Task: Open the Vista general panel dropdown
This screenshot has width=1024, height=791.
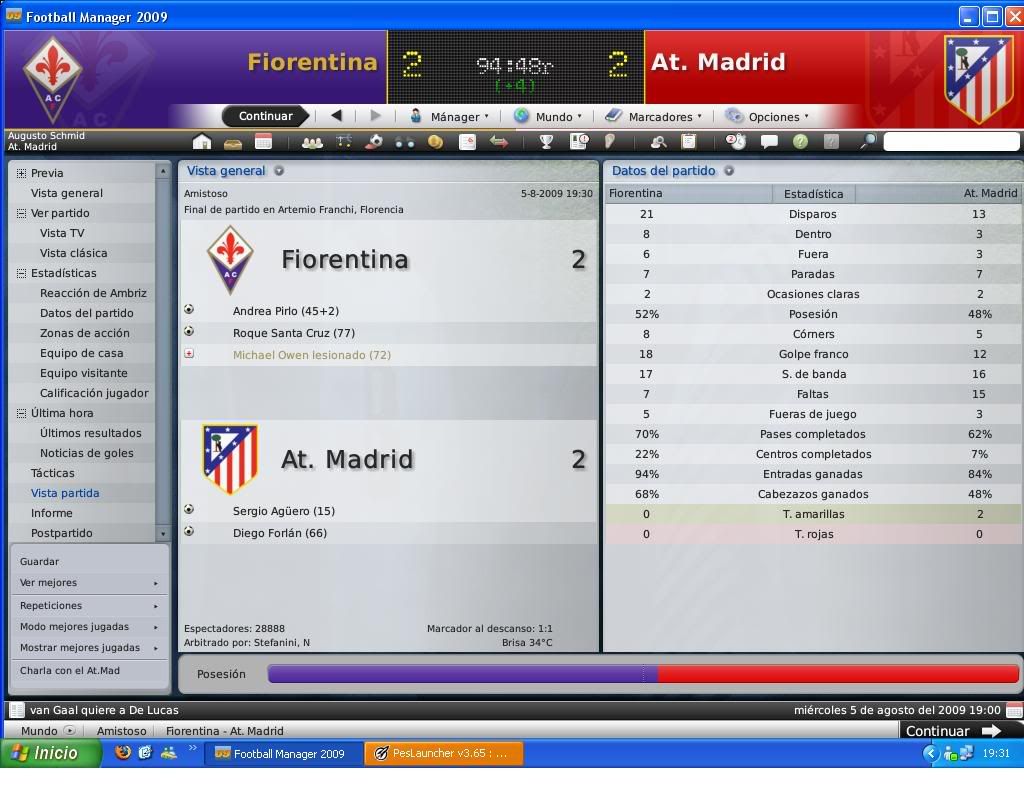Action: pyautogui.click(x=279, y=171)
